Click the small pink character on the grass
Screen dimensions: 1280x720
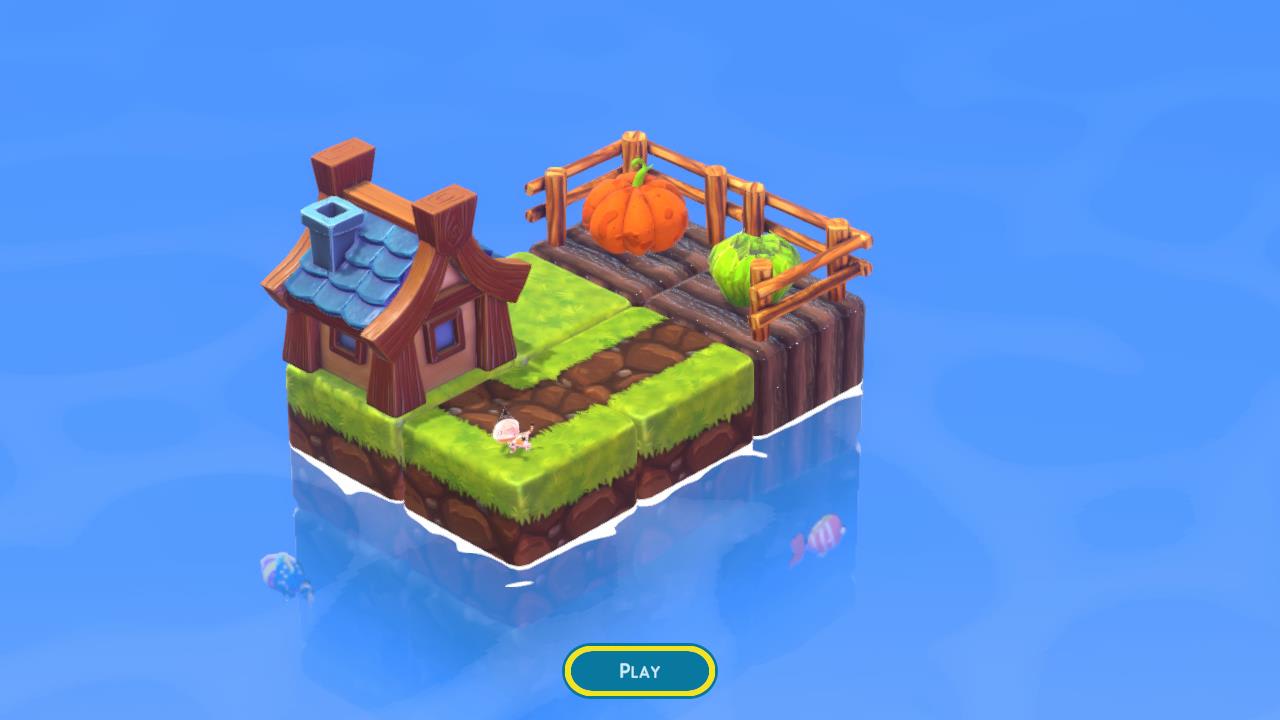point(510,432)
